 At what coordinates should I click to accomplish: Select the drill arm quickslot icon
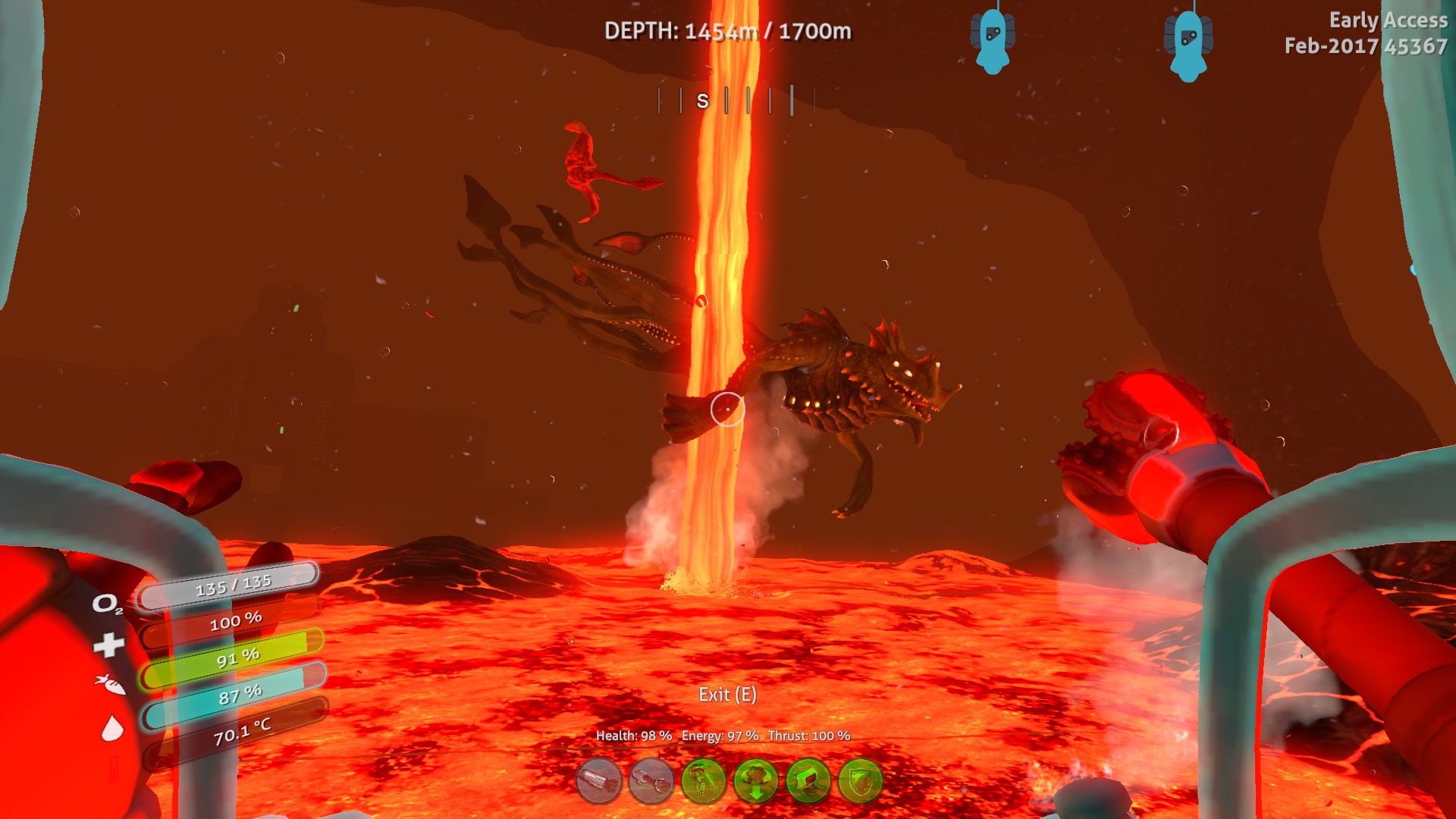click(x=598, y=781)
